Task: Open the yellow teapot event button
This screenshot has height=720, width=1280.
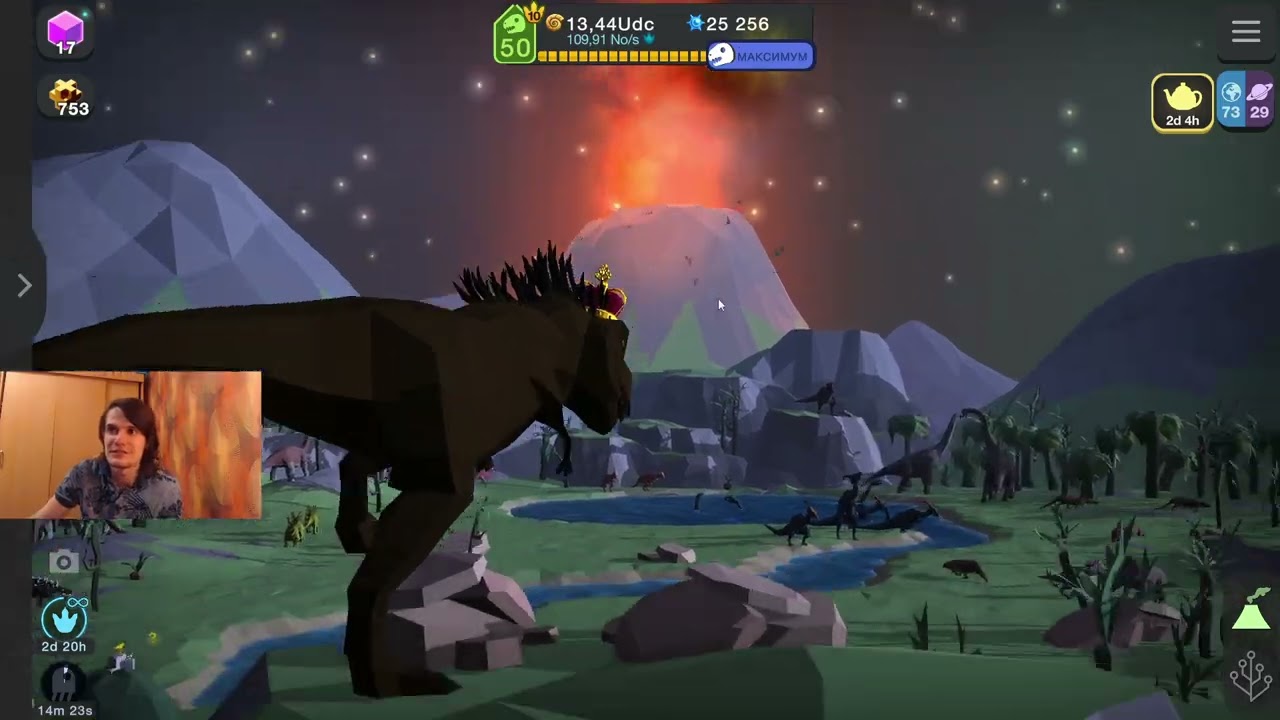Action: click(1182, 102)
